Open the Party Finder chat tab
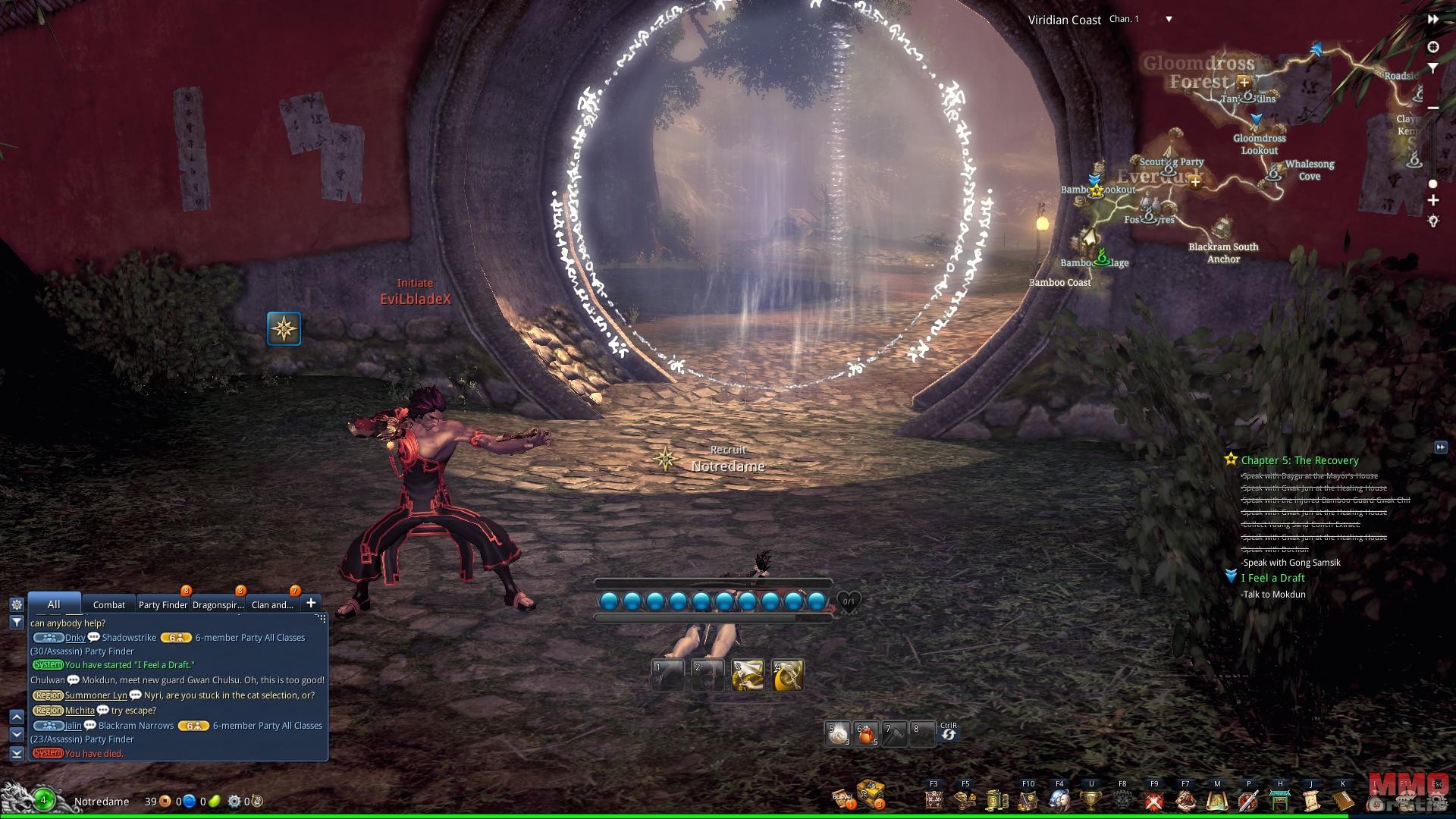This screenshot has width=1456, height=819. 162,604
